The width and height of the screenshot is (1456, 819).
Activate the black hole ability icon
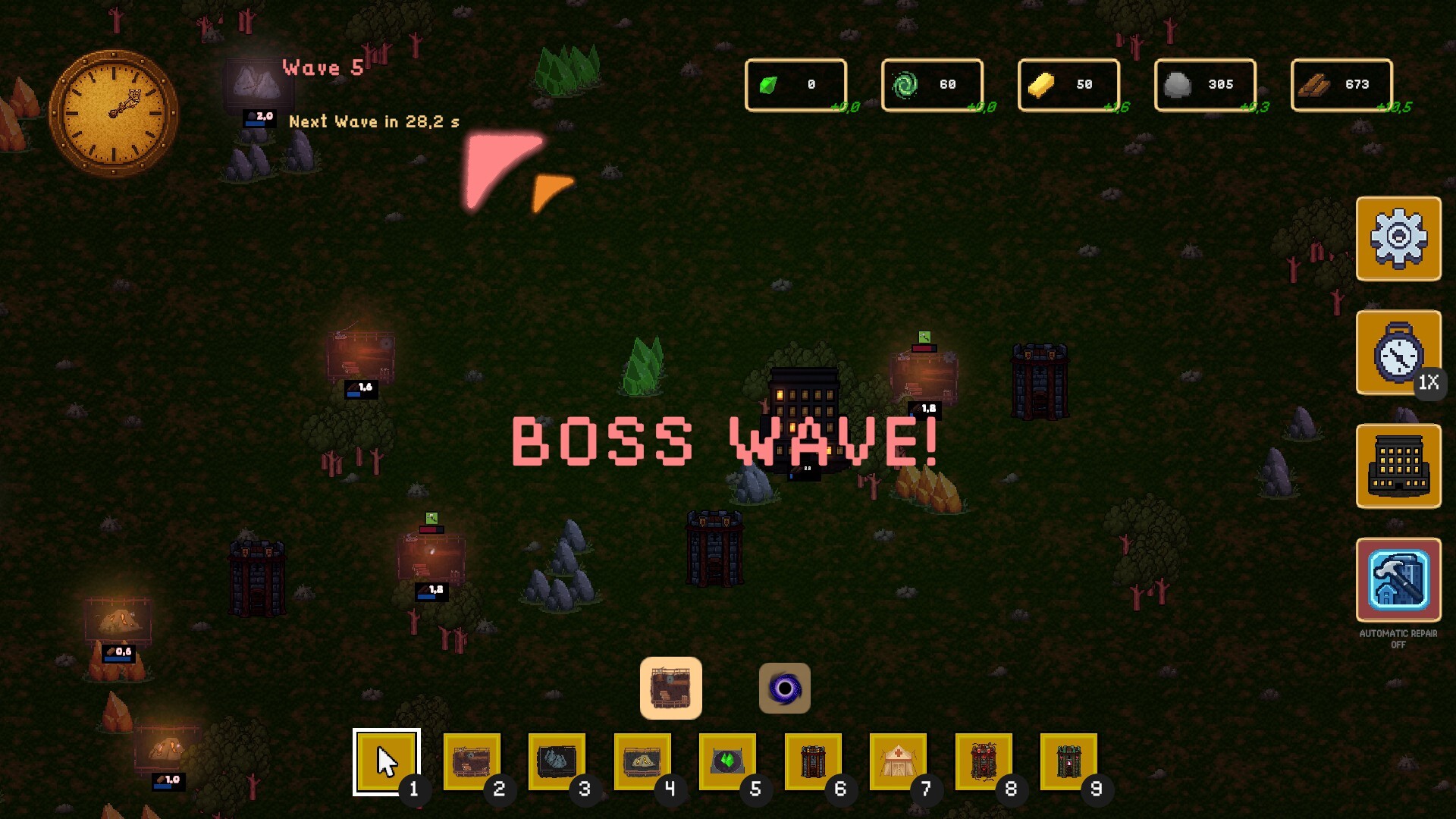pos(784,687)
